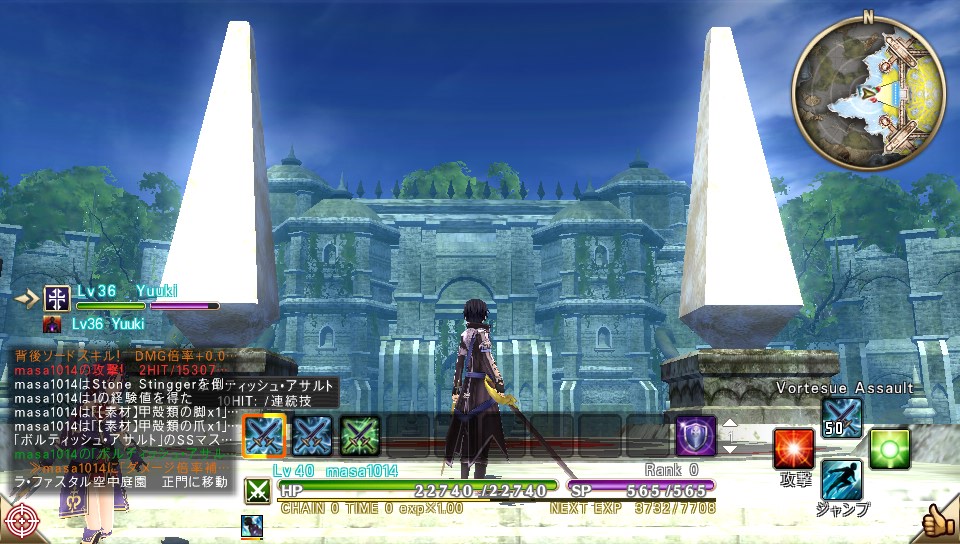Image resolution: width=960 pixels, height=544 pixels.
Task: Click the skill palette up arrow
Action: click(730, 423)
